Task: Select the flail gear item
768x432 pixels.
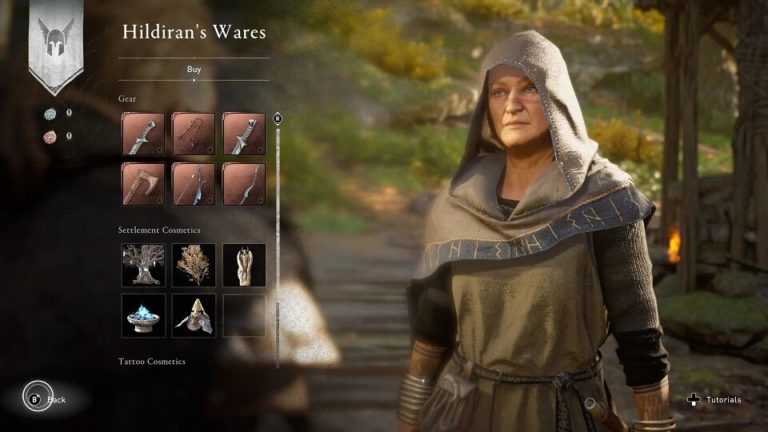Action: 193,134
